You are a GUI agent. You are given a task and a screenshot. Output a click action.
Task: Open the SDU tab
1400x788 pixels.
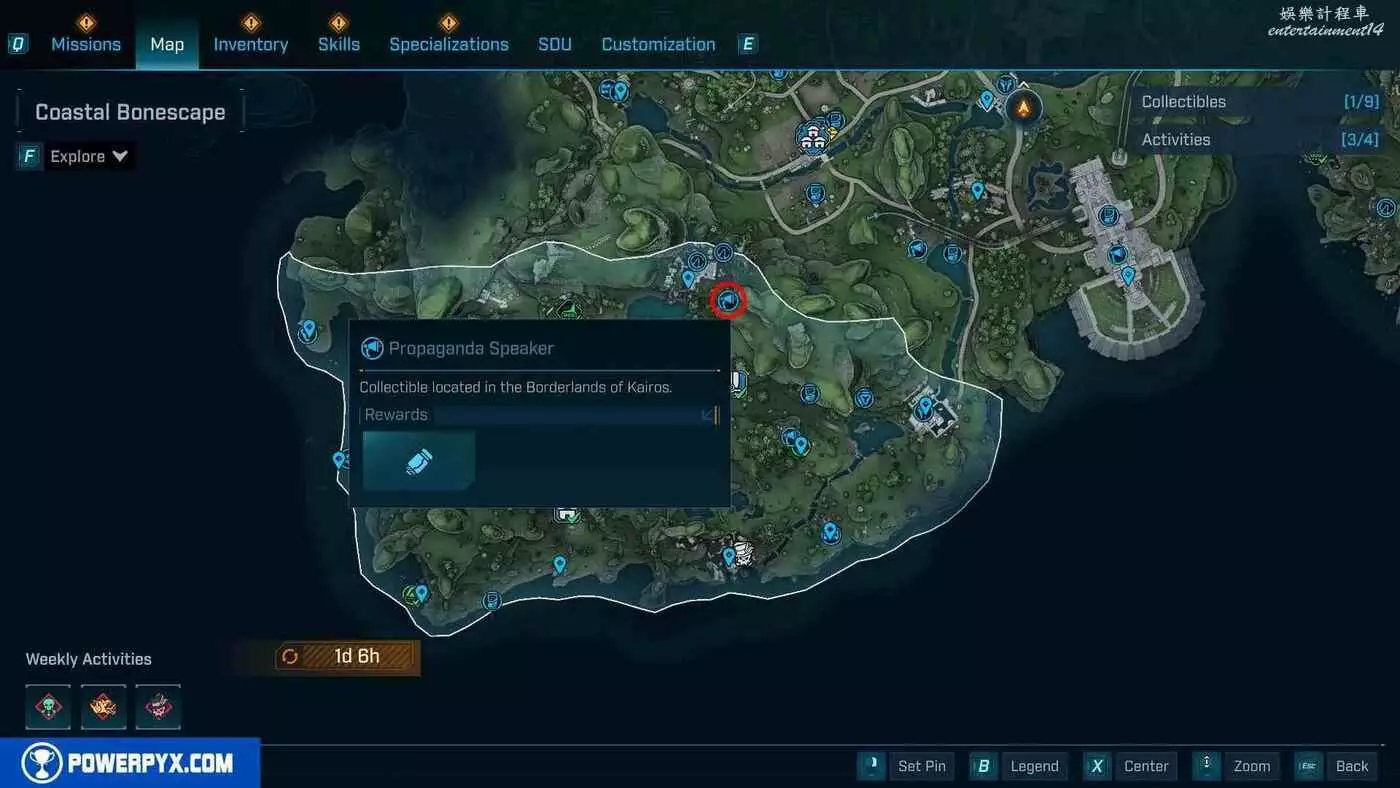tap(555, 44)
